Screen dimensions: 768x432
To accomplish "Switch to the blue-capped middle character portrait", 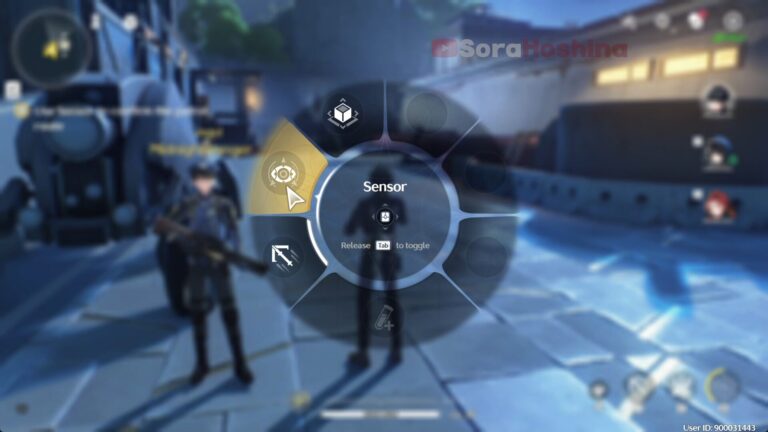I will click(x=716, y=152).
